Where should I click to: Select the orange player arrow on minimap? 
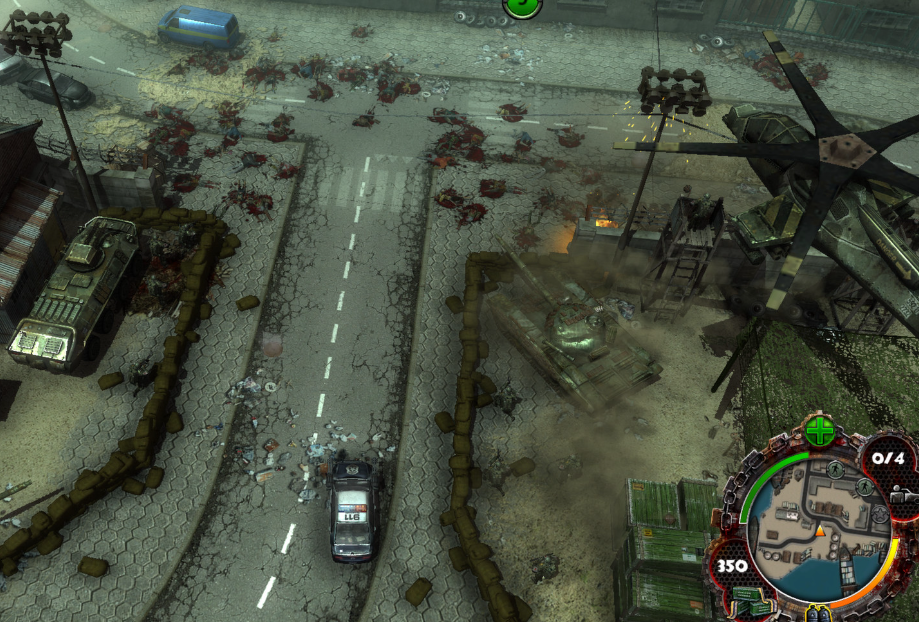(820, 531)
